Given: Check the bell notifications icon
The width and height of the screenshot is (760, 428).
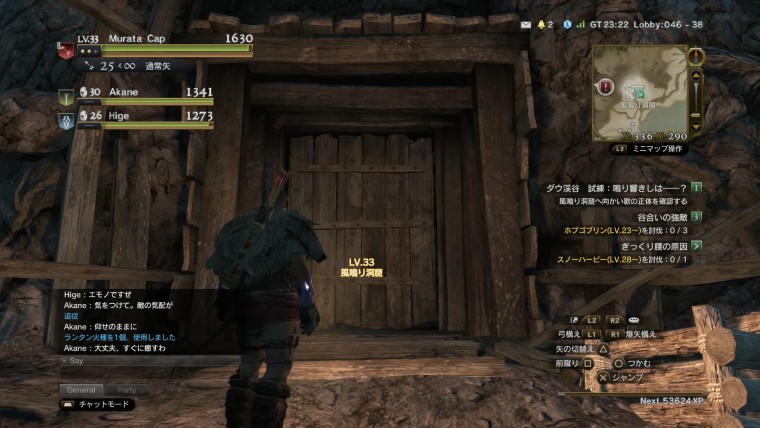Looking at the screenshot, I should click(543, 23).
